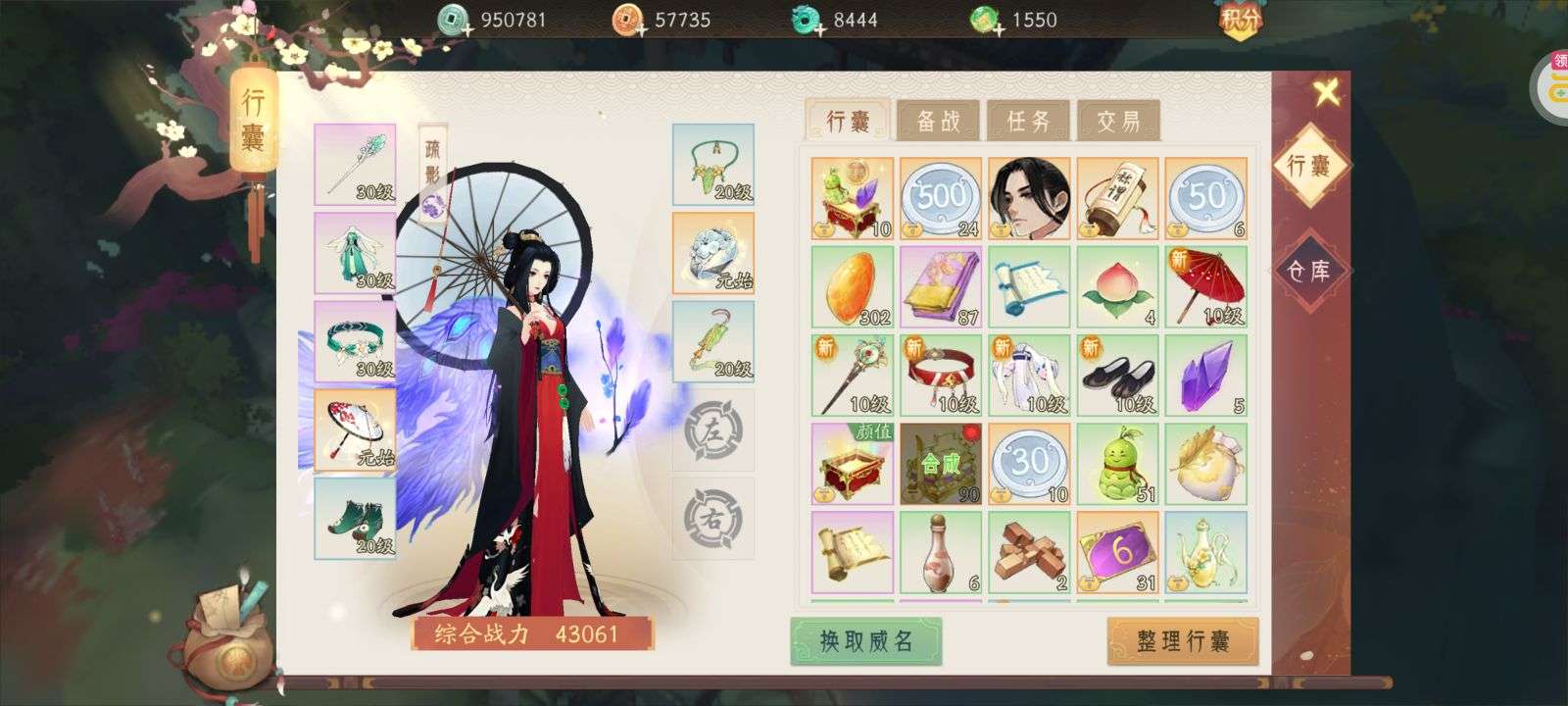Select the equipped hairpin slot
Viewport: 1568px width, 706px height.
point(355,164)
